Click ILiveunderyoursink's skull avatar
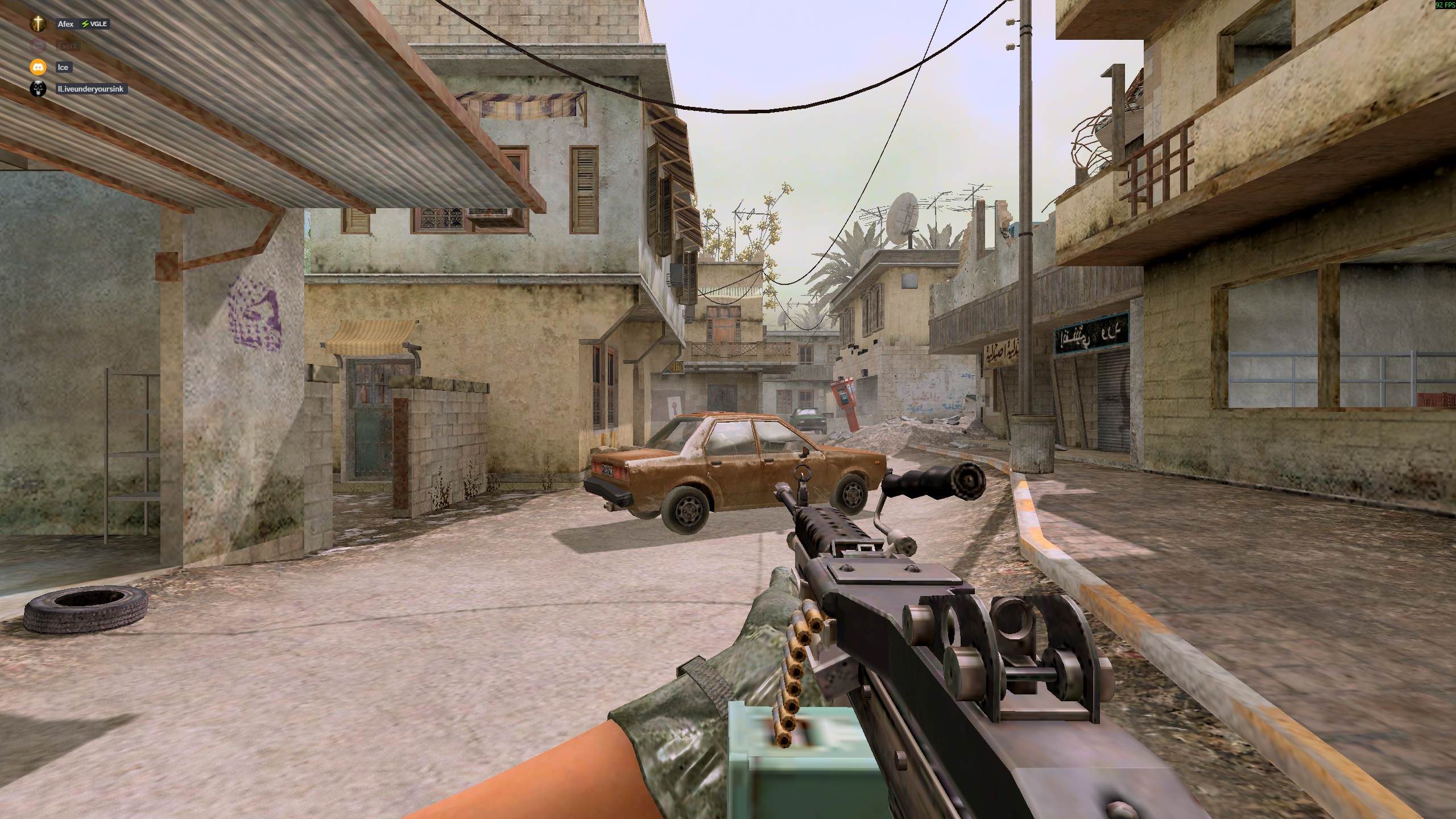Viewport: 1456px width, 819px height. [x=38, y=89]
